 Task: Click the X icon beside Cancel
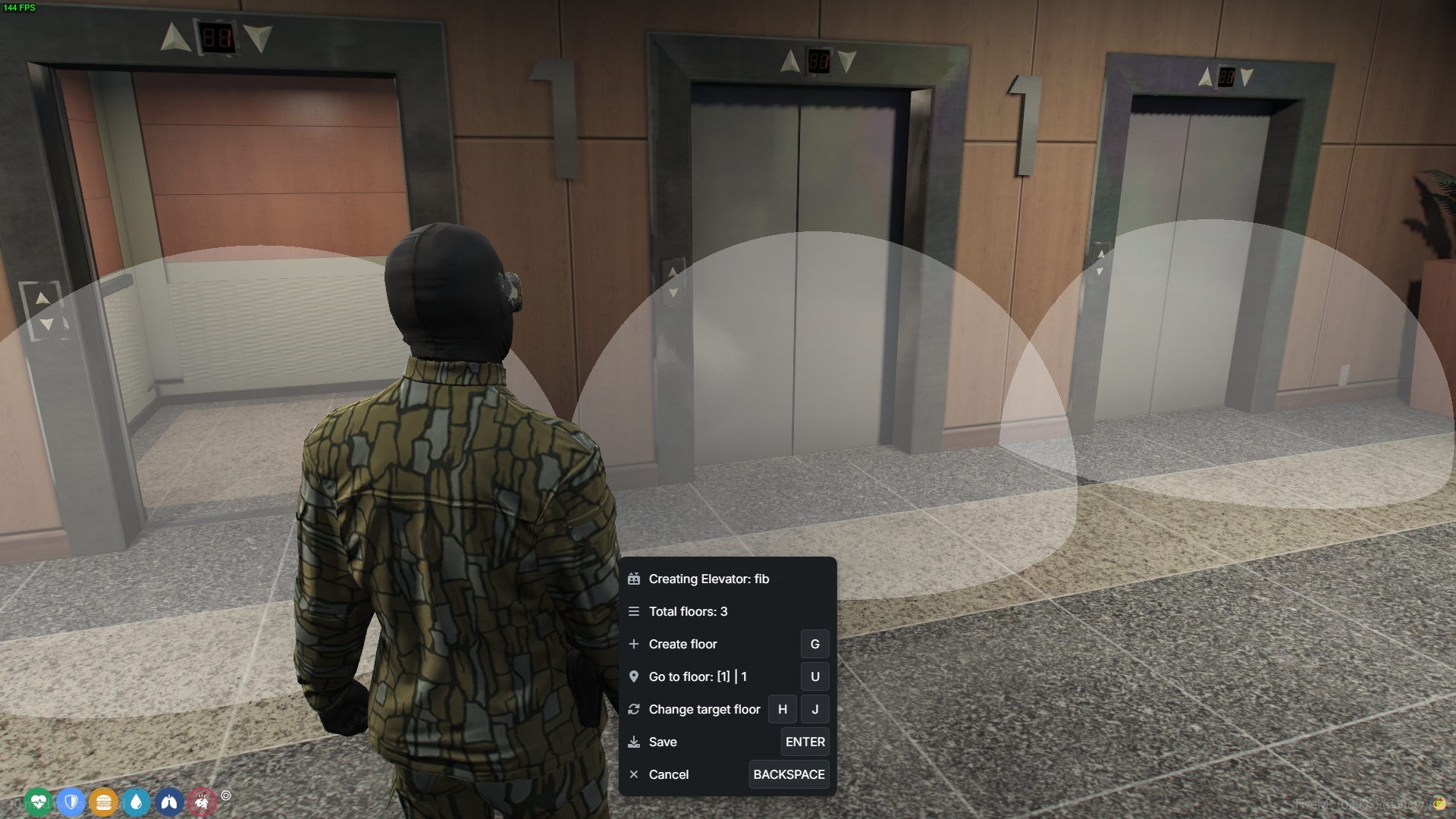635,774
